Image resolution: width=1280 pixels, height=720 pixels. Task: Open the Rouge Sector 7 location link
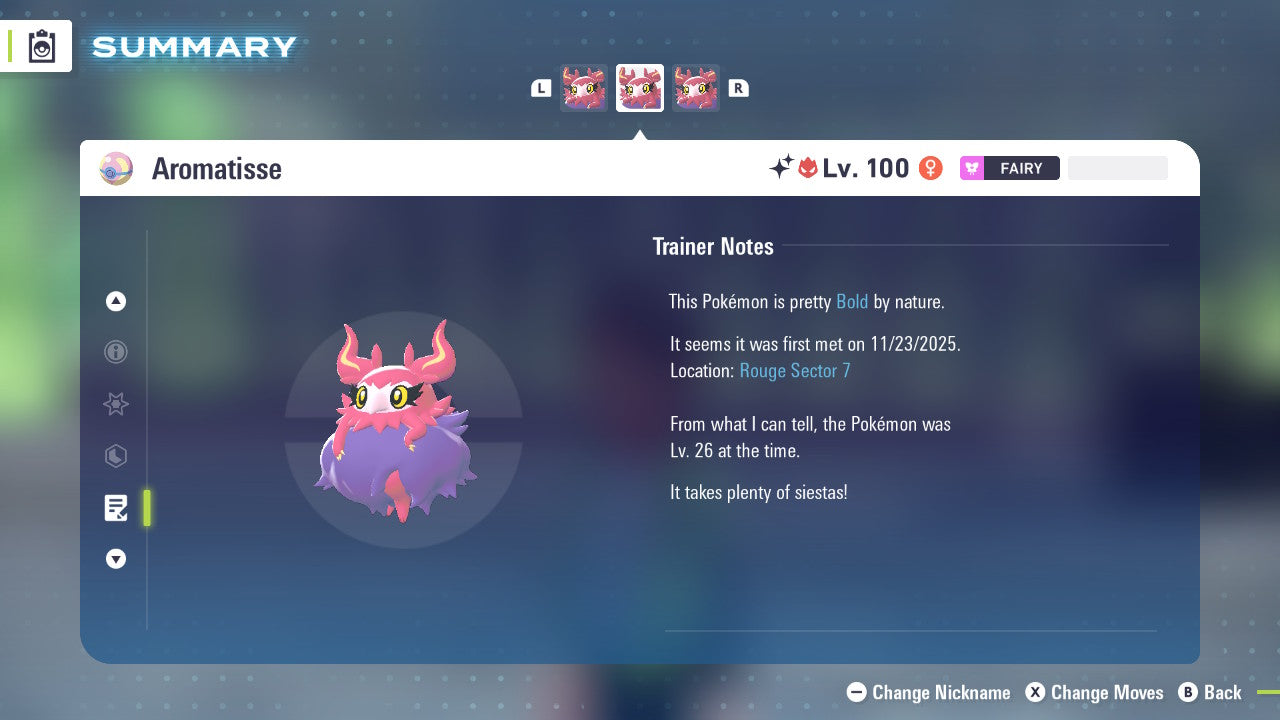(794, 370)
